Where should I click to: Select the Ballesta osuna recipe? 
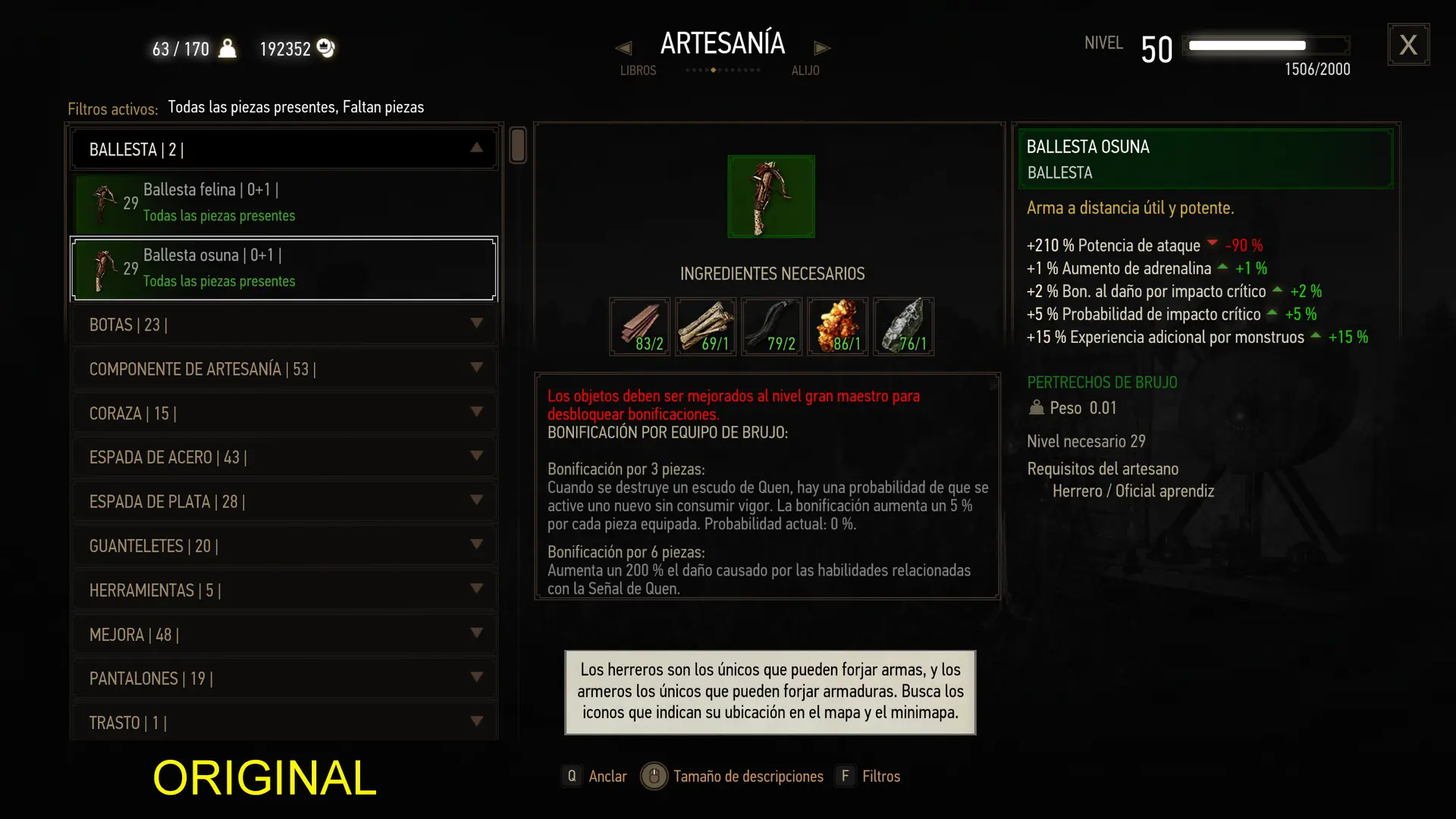pyautogui.click(x=284, y=268)
